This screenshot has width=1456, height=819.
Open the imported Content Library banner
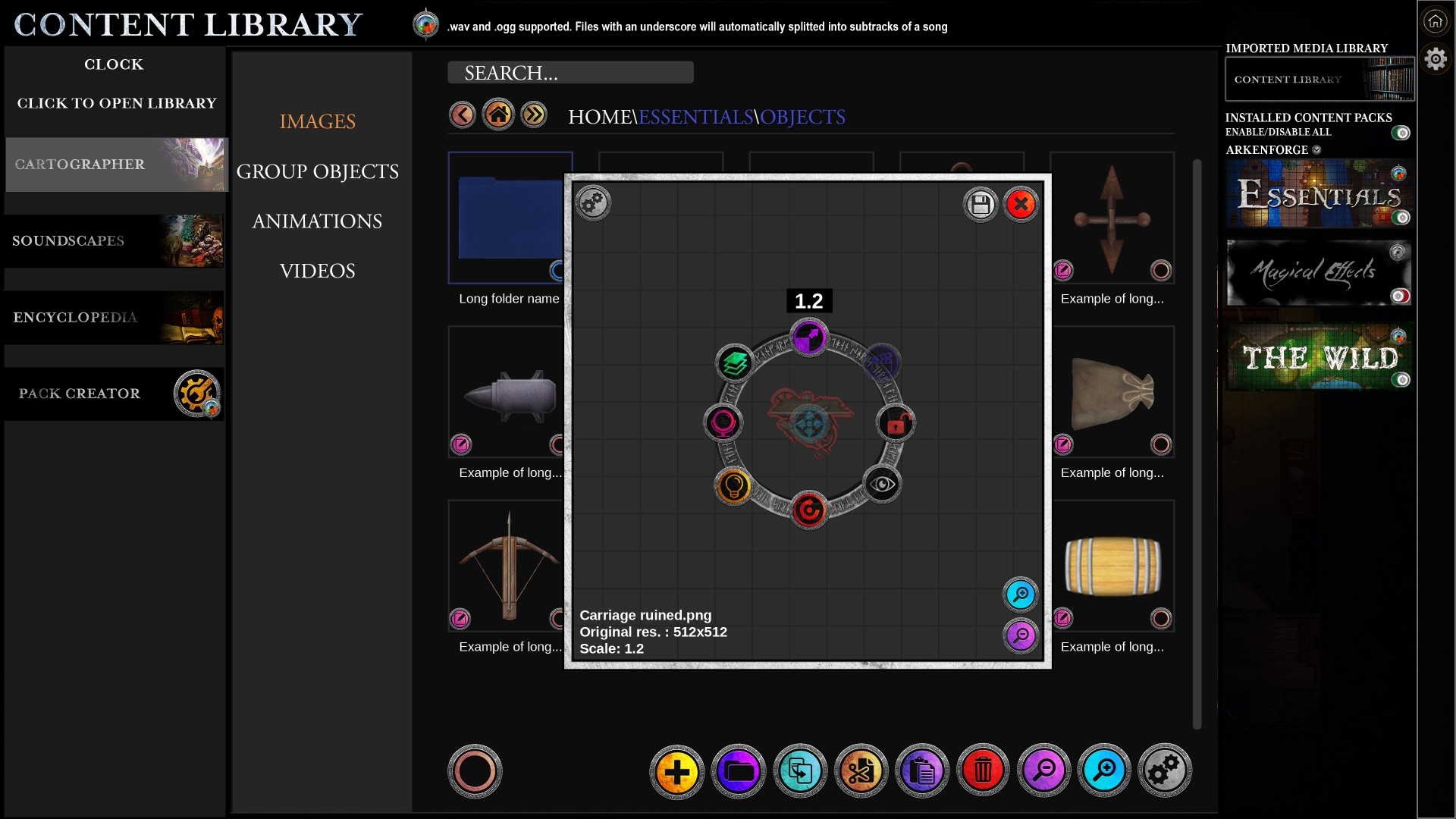(x=1319, y=80)
